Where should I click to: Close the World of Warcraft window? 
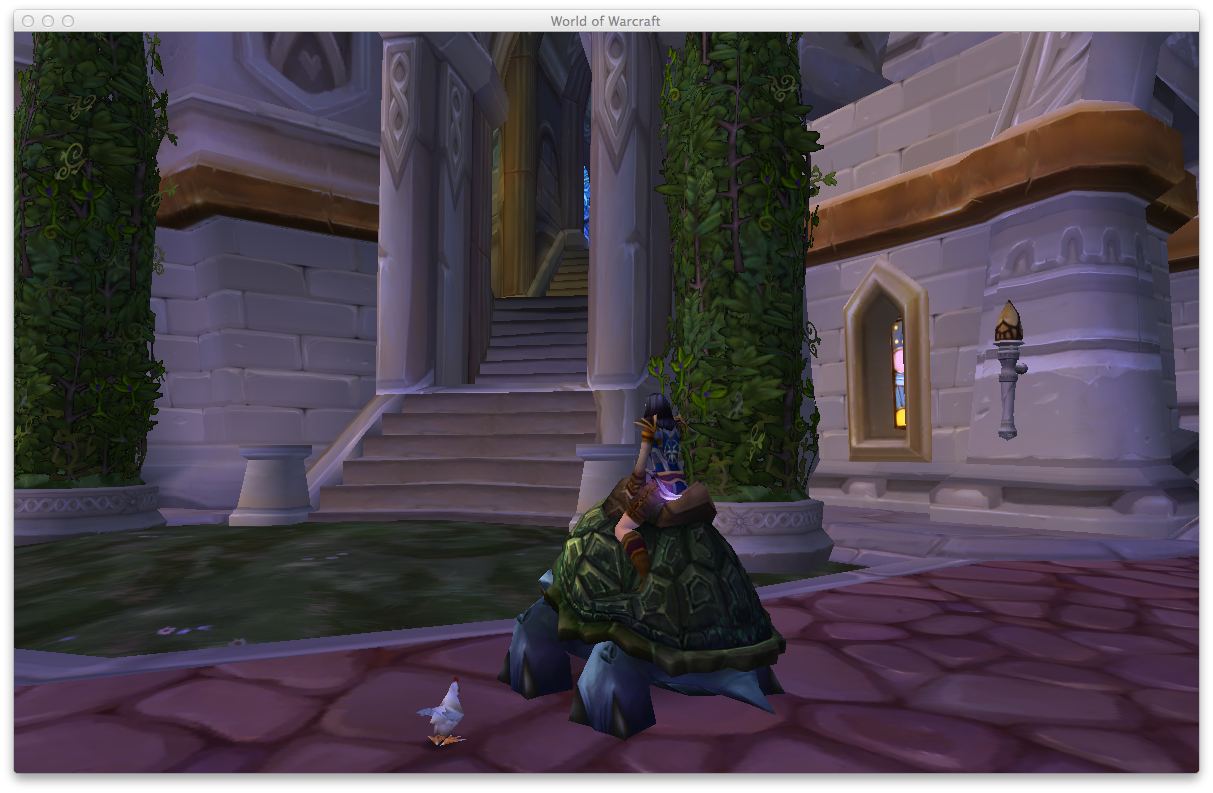28,21
